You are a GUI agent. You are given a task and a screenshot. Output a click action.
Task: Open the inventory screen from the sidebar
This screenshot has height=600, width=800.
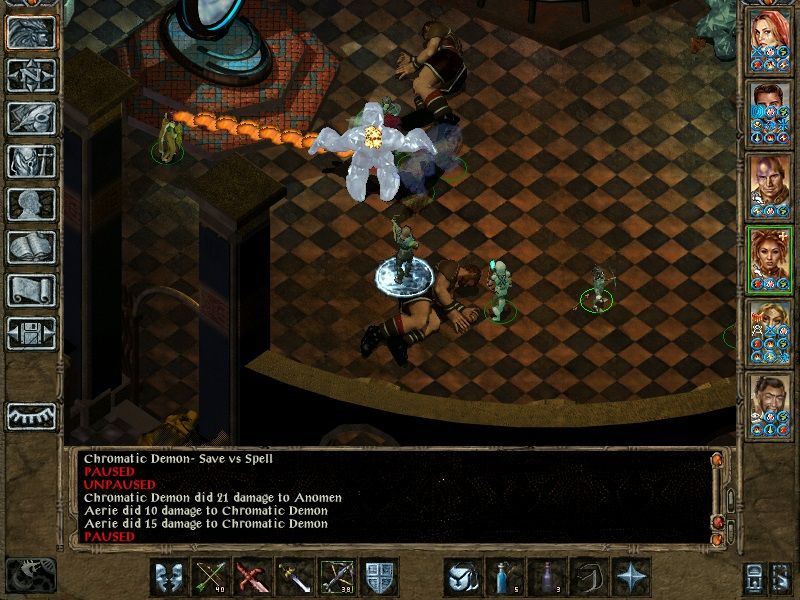click(x=30, y=162)
